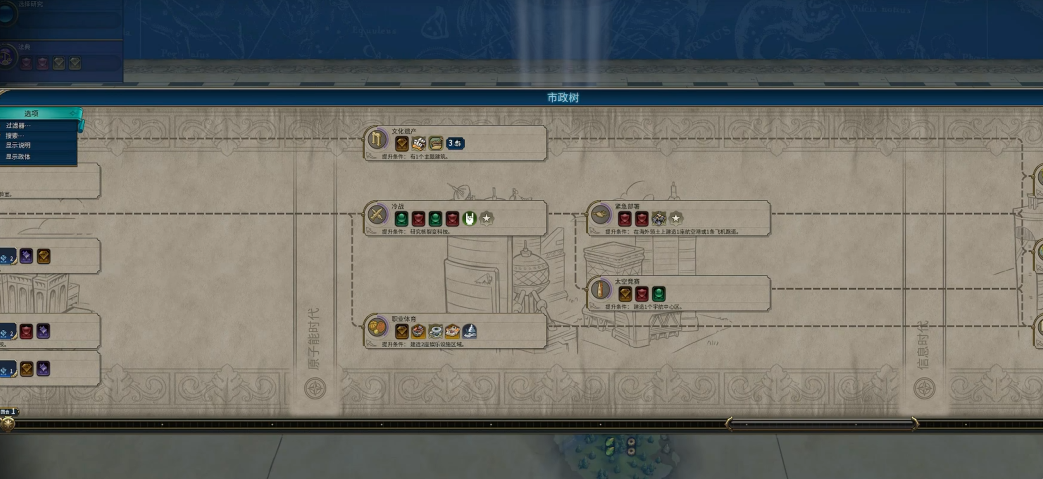Click the round button at scrollbar's left end
Viewport: 1043px width, 479px height.
(x=8, y=423)
